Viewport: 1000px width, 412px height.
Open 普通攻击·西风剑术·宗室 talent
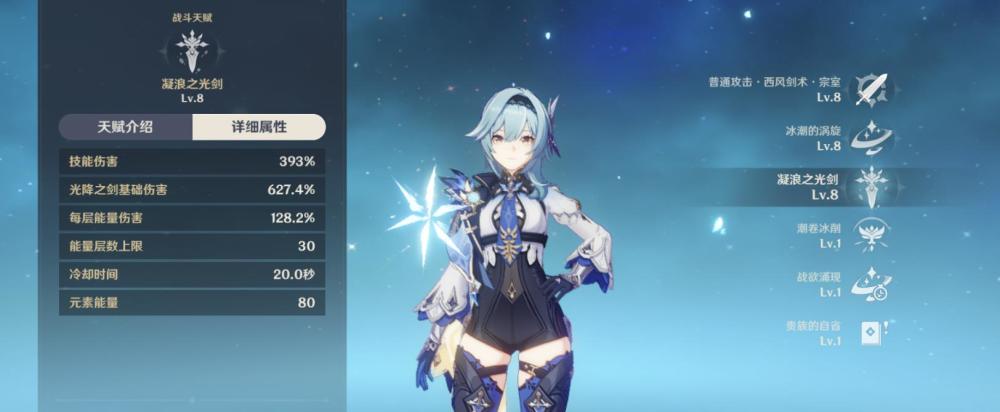pos(870,89)
